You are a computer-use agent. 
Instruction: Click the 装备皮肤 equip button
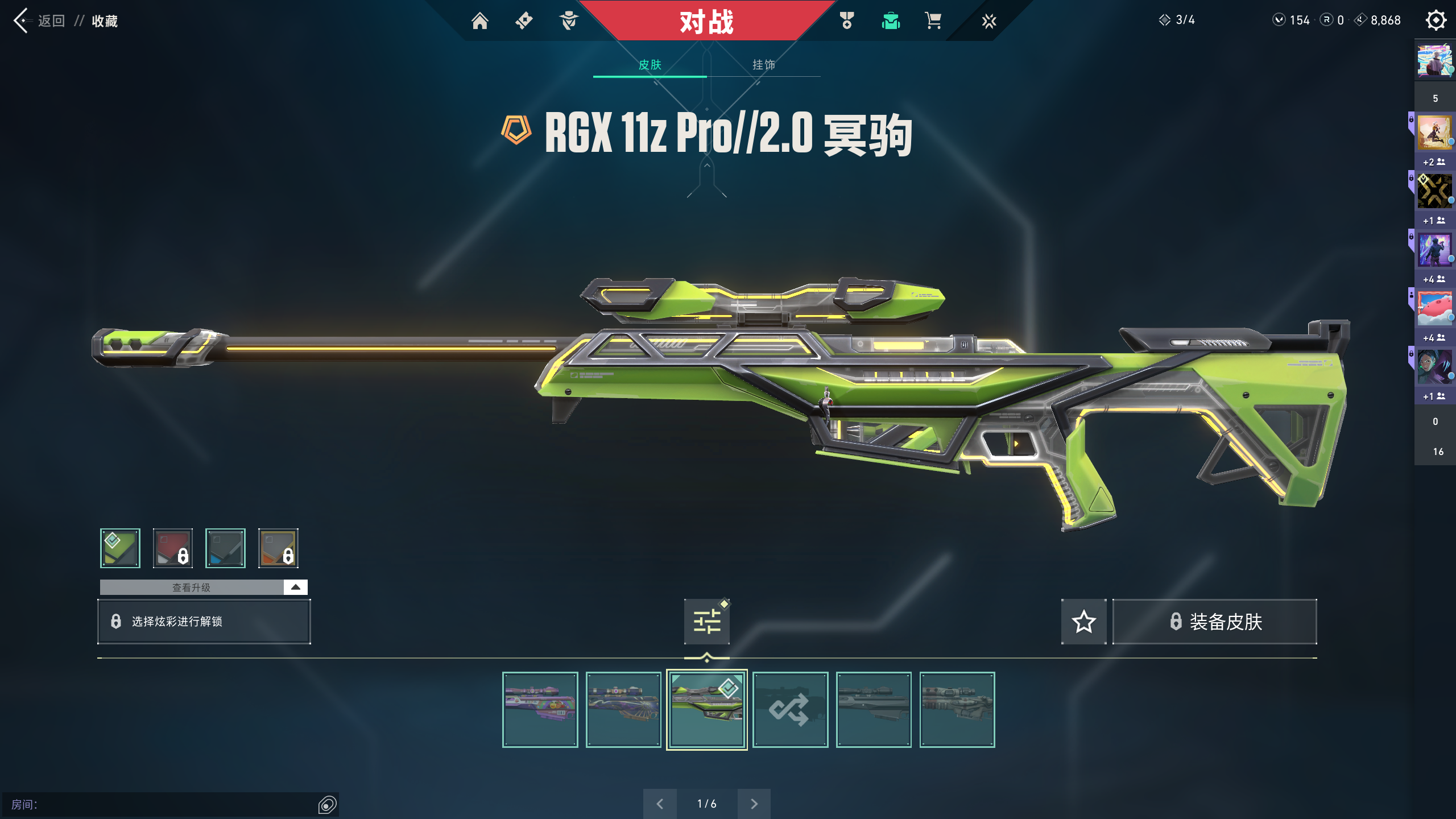coord(1215,622)
